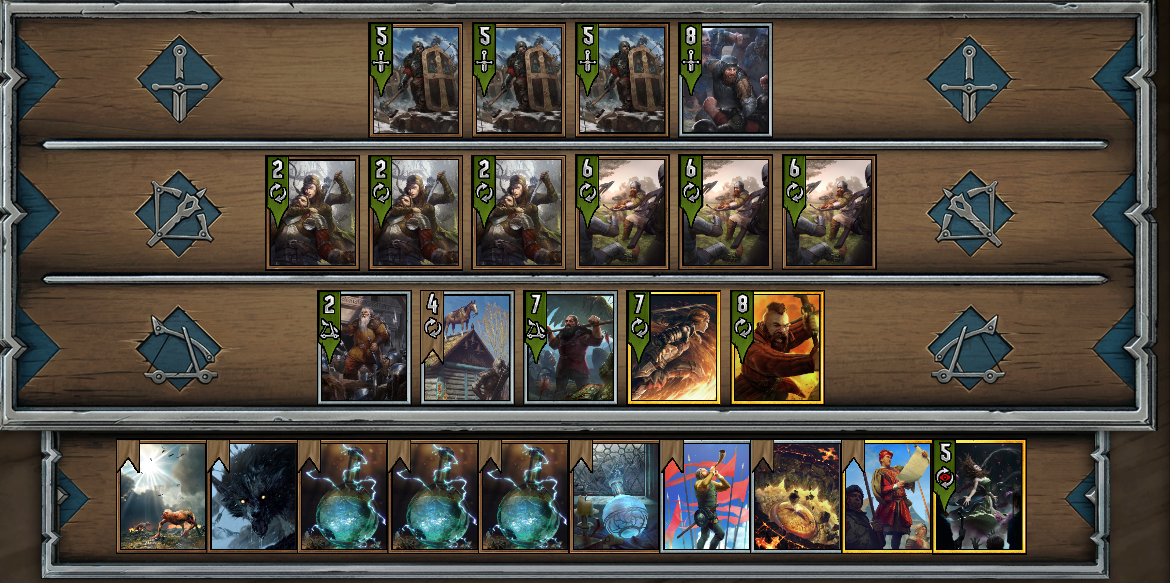Click the gold-bordered strength 7 warrior card
The width and height of the screenshot is (1170, 583).
pos(674,347)
